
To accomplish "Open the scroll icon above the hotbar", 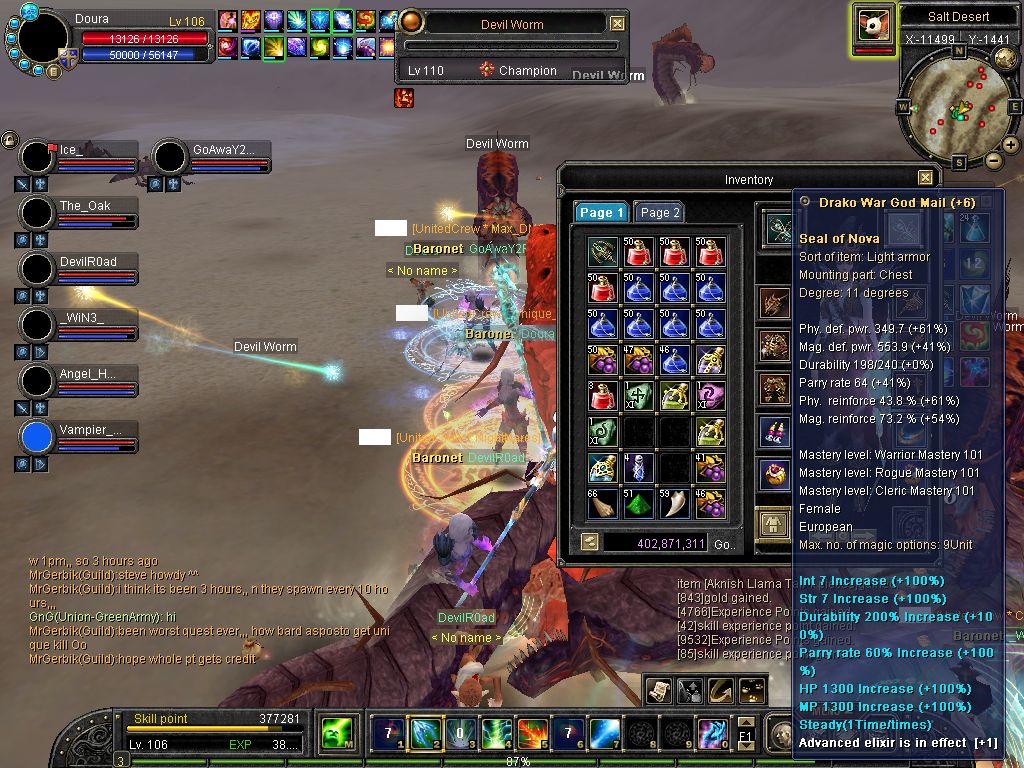I will click(658, 689).
